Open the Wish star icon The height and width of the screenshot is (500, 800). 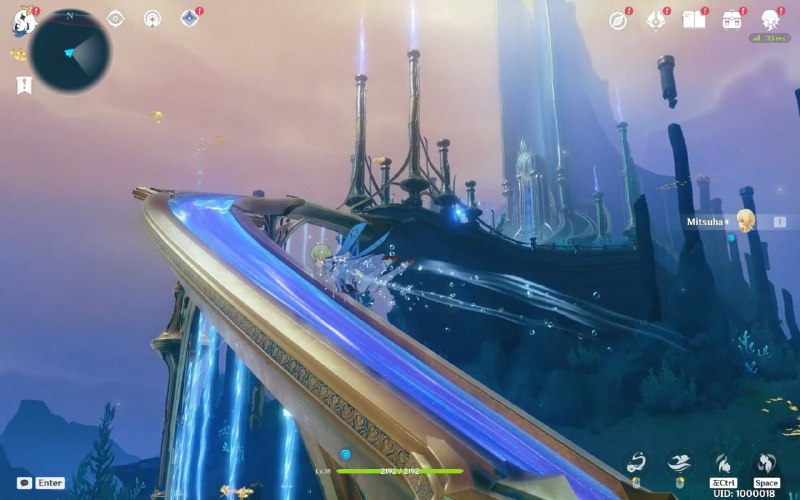click(656, 20)
